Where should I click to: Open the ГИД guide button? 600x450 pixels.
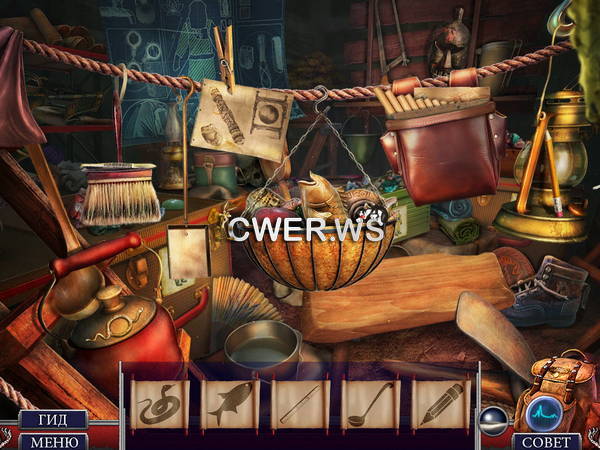[x=52, y=420]
